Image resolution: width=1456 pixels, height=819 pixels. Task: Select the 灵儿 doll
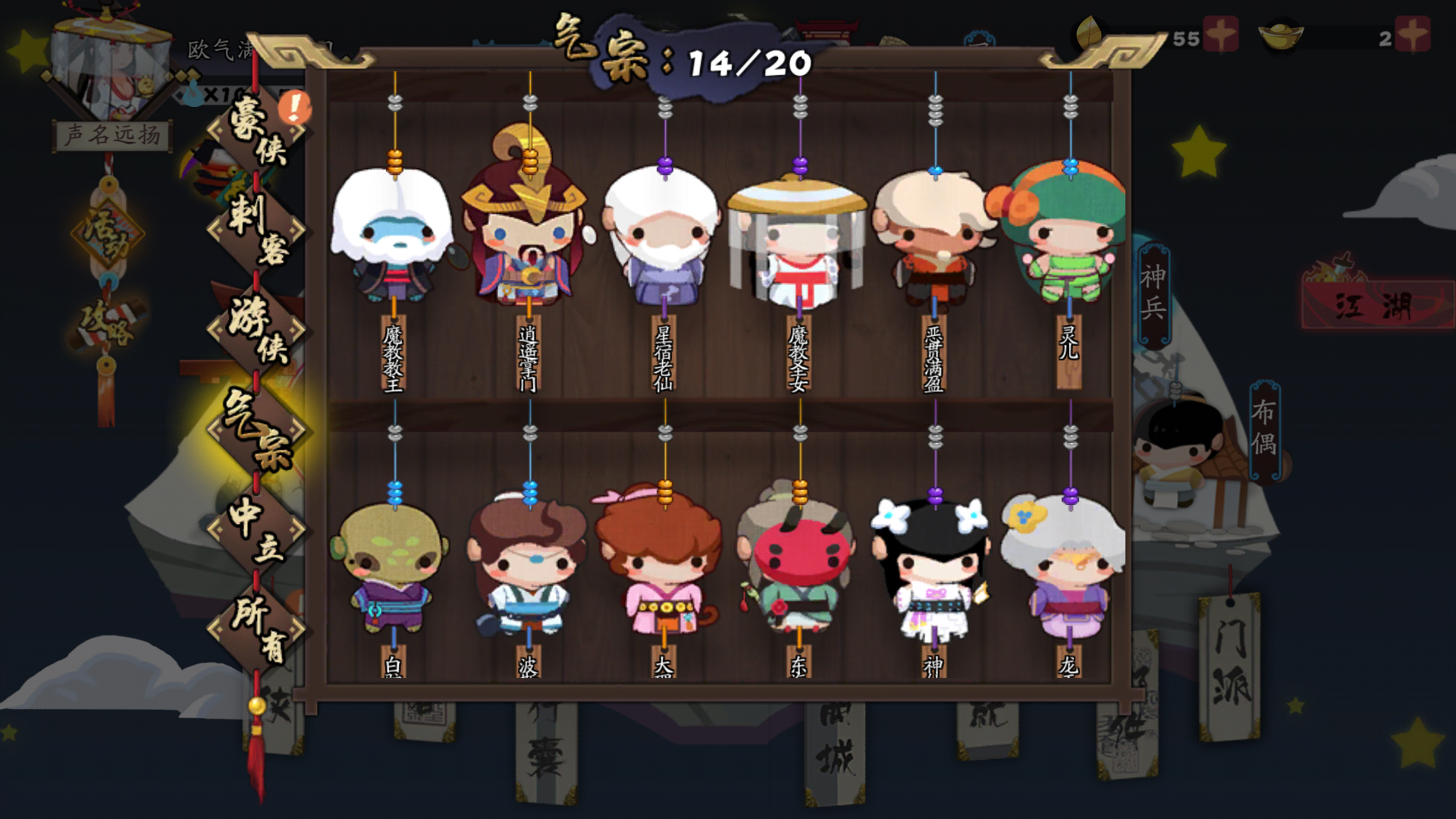(x=1069, y=235)
